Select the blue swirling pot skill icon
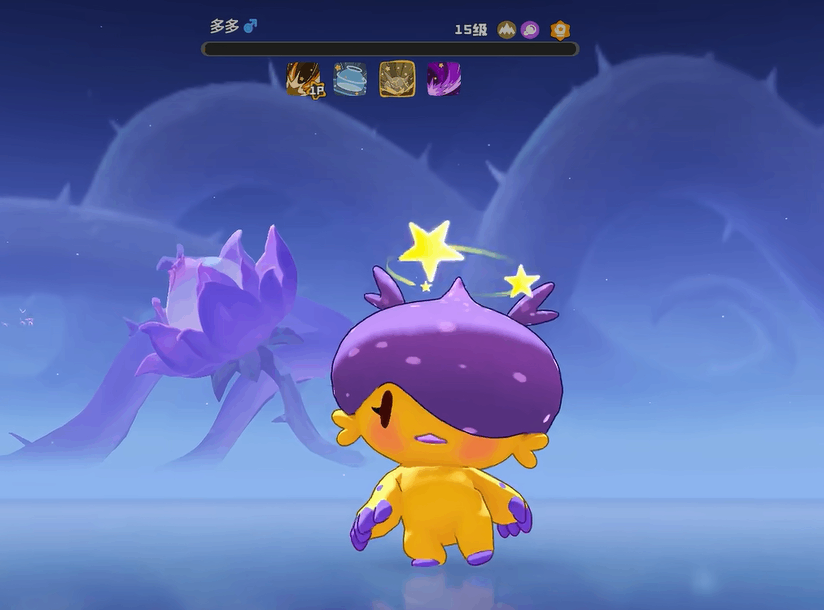Screen dimensions: 824x610 (350, 78)
